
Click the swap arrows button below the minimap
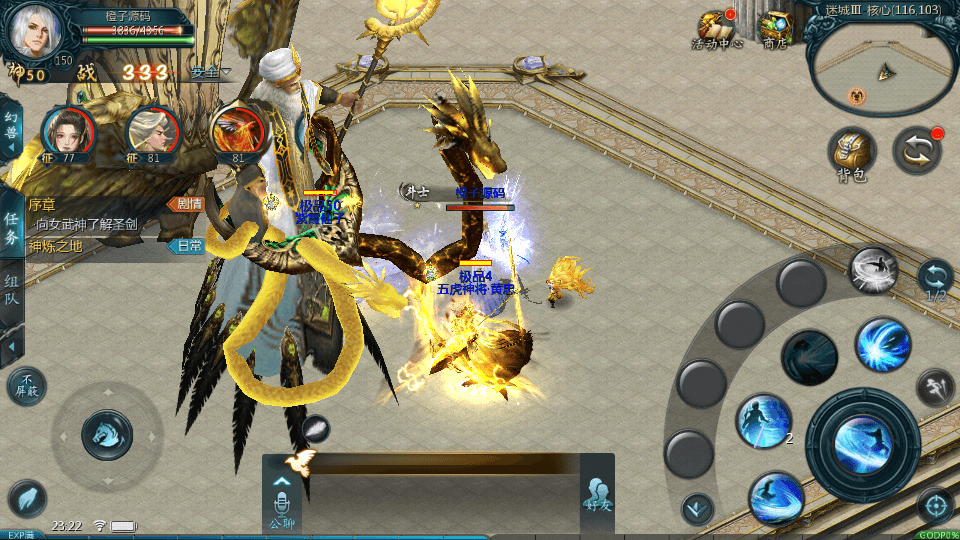click(916, 151)
